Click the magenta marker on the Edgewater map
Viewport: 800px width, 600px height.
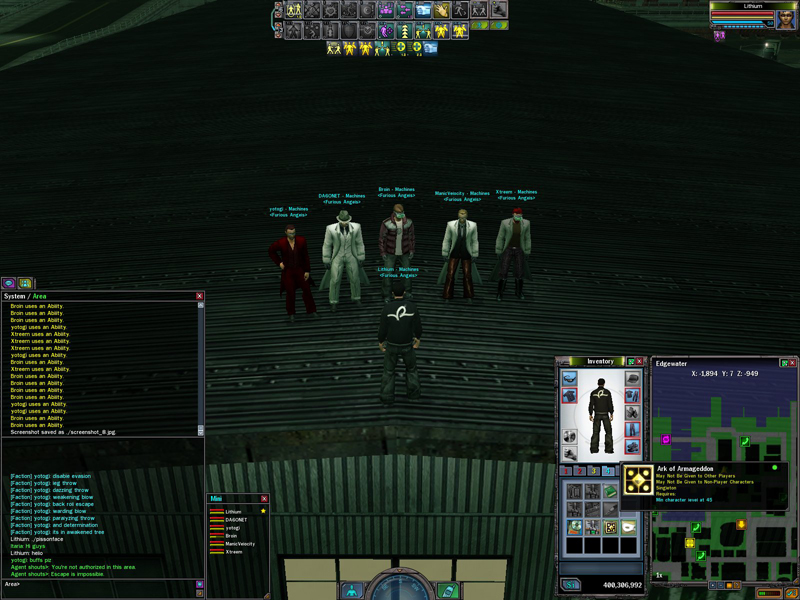[666, 439]
